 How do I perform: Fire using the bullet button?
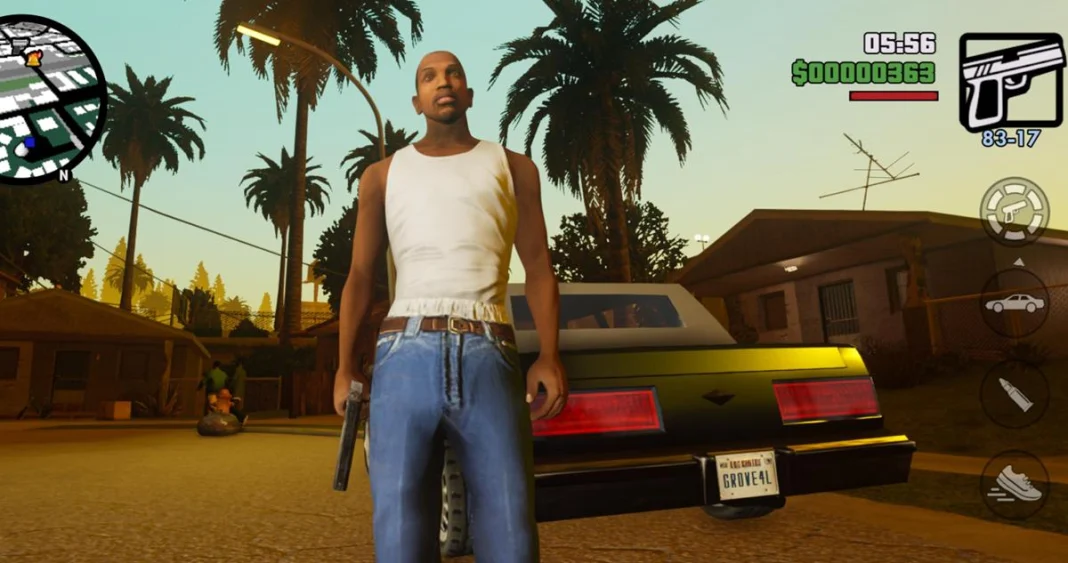(1014, 394)
